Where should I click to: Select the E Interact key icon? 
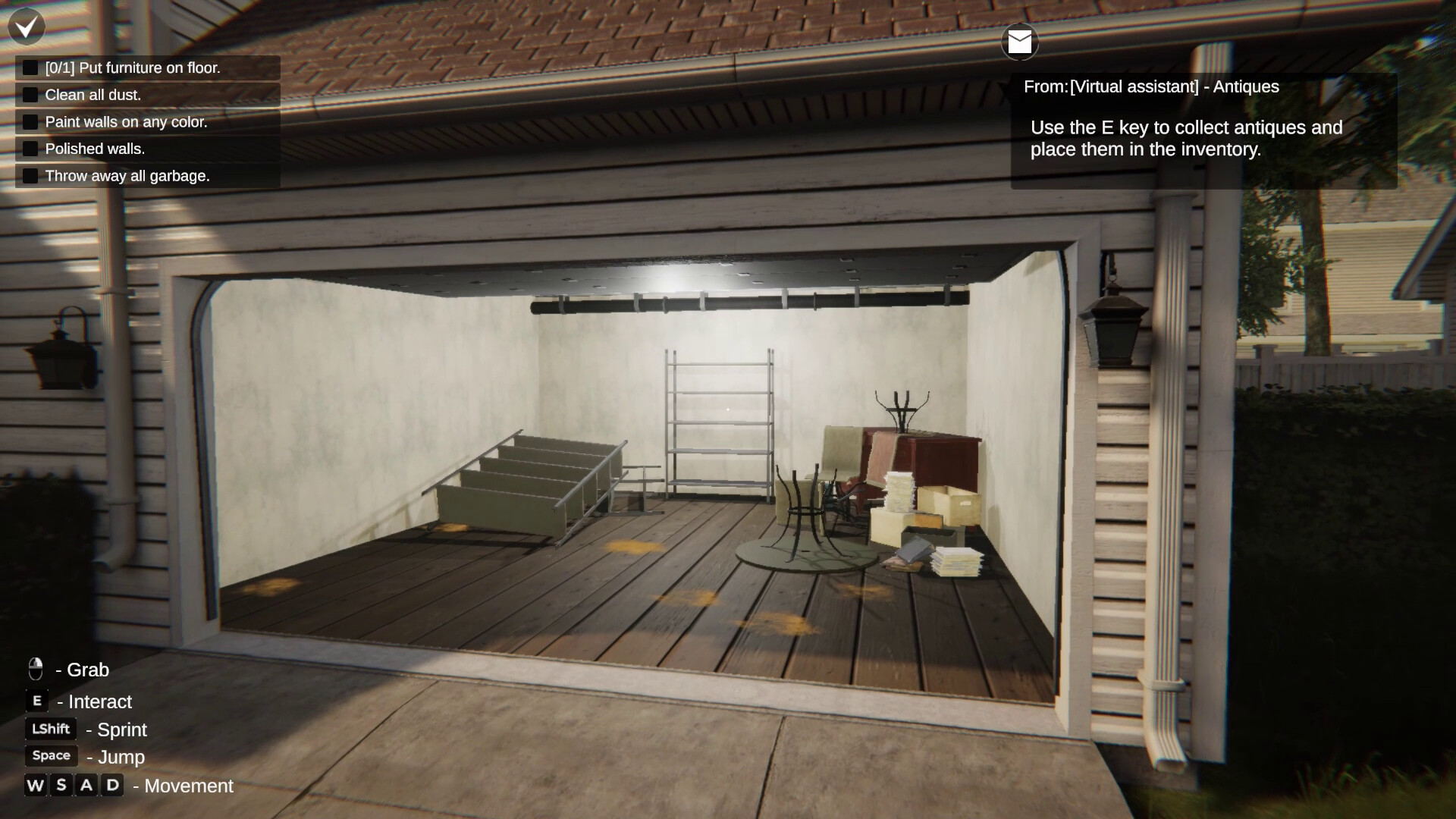click(x=36, y=700)
